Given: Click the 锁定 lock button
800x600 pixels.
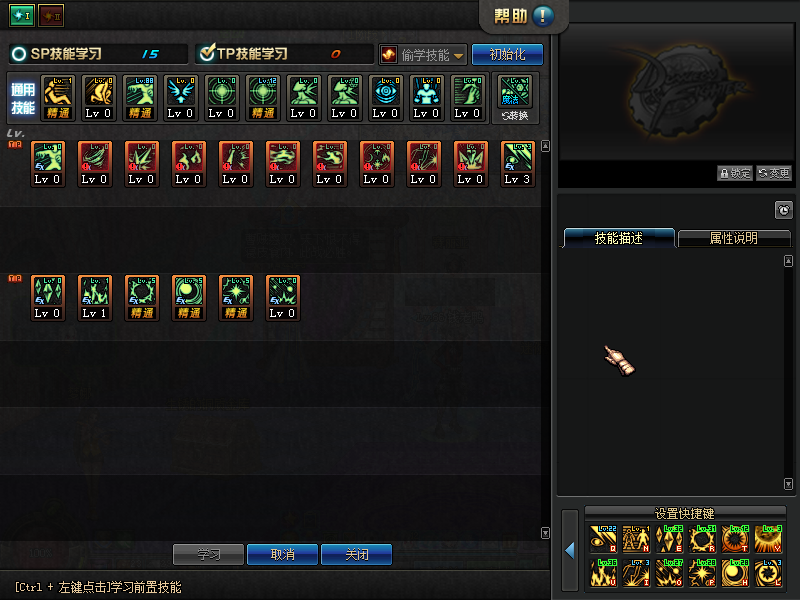Looking at the screenshot, I should [734, 173].
